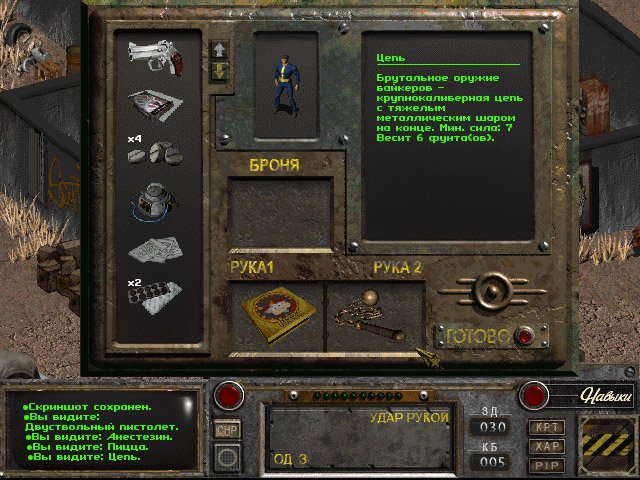Click the inventory scroll up arrow

(x=219, y=49)
